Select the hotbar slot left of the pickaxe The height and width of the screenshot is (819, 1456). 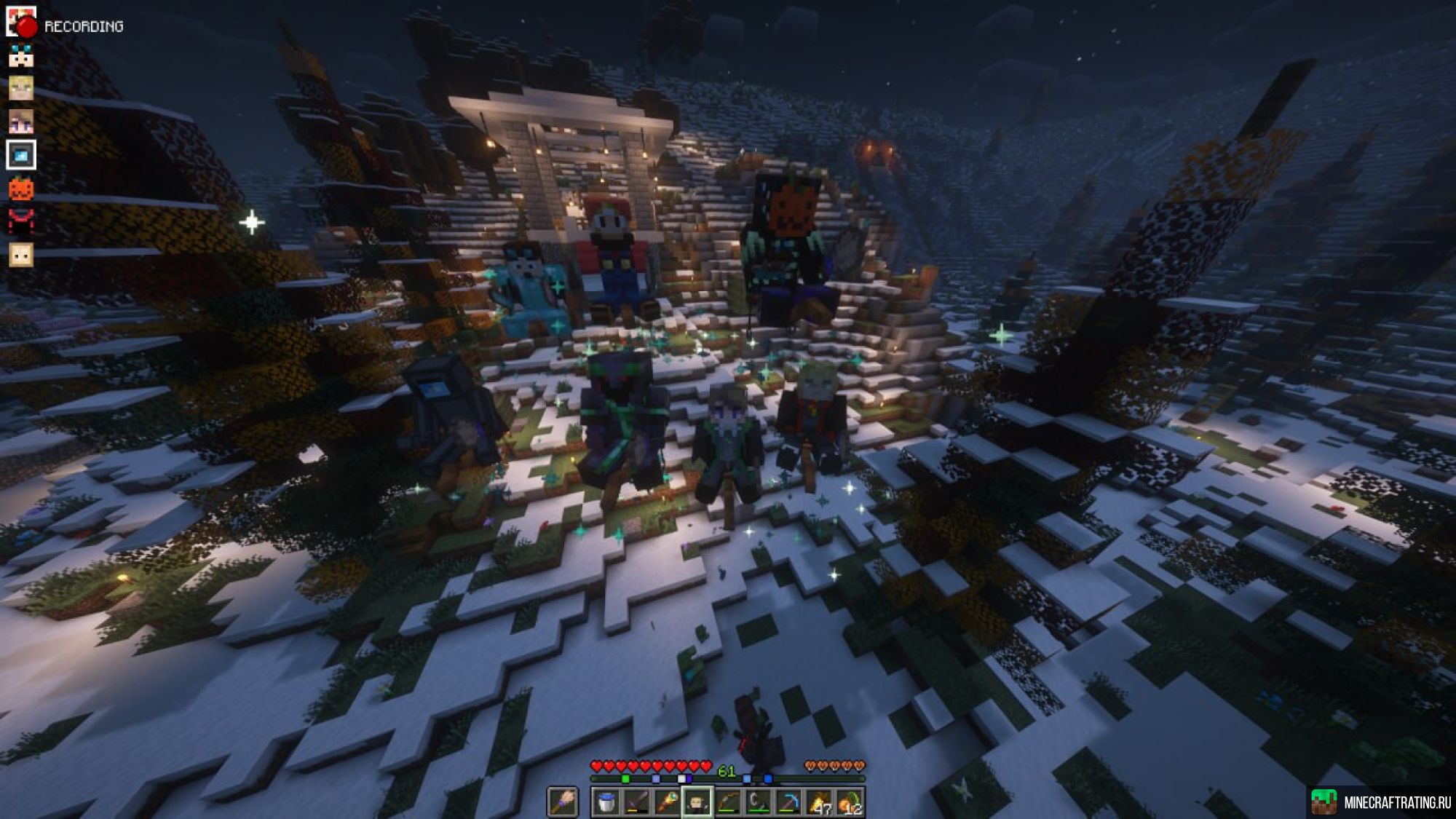click(759, 802)
